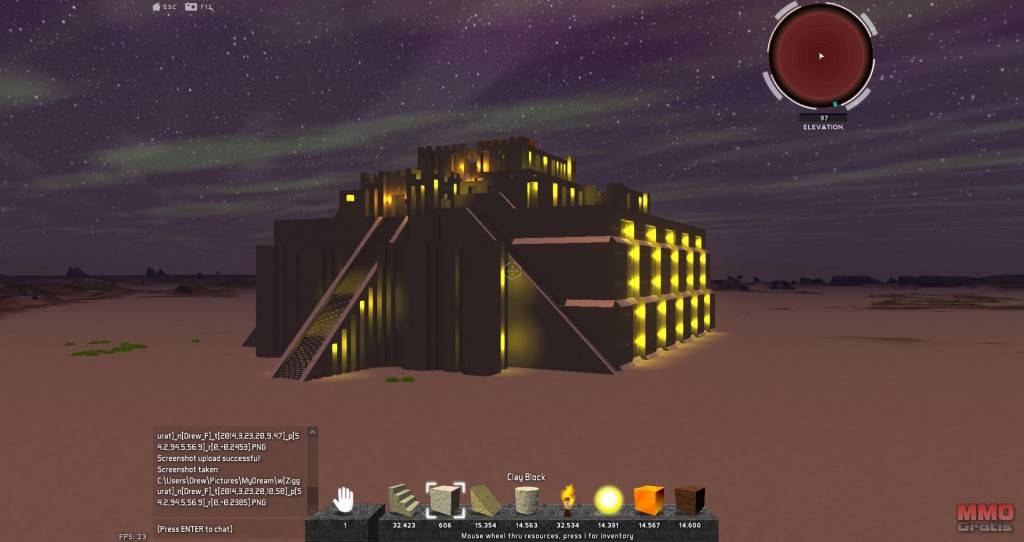Select the open hand tool slot
The height and width of the screenshot is (542, 1024).
pos(344,499)
